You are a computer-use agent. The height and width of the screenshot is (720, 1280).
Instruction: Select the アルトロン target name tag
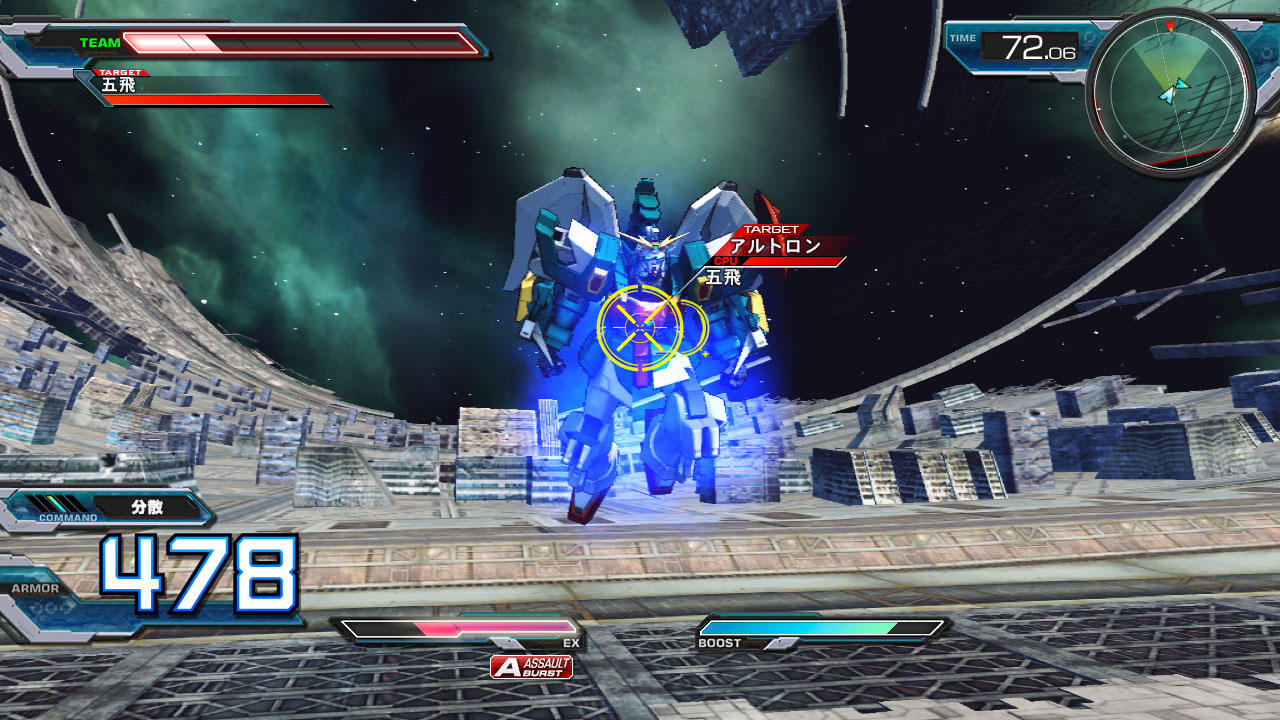coord(776,246)
